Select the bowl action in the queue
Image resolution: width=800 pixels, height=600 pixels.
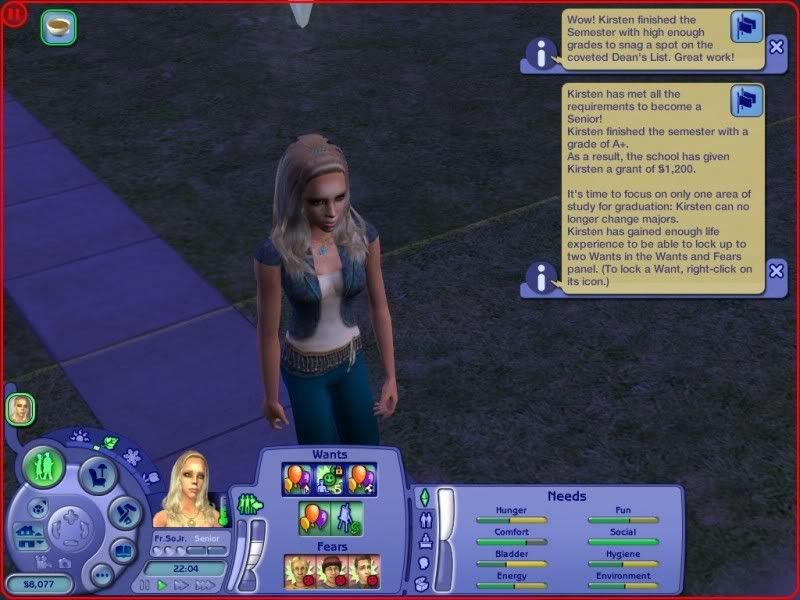tap(58, 27)
